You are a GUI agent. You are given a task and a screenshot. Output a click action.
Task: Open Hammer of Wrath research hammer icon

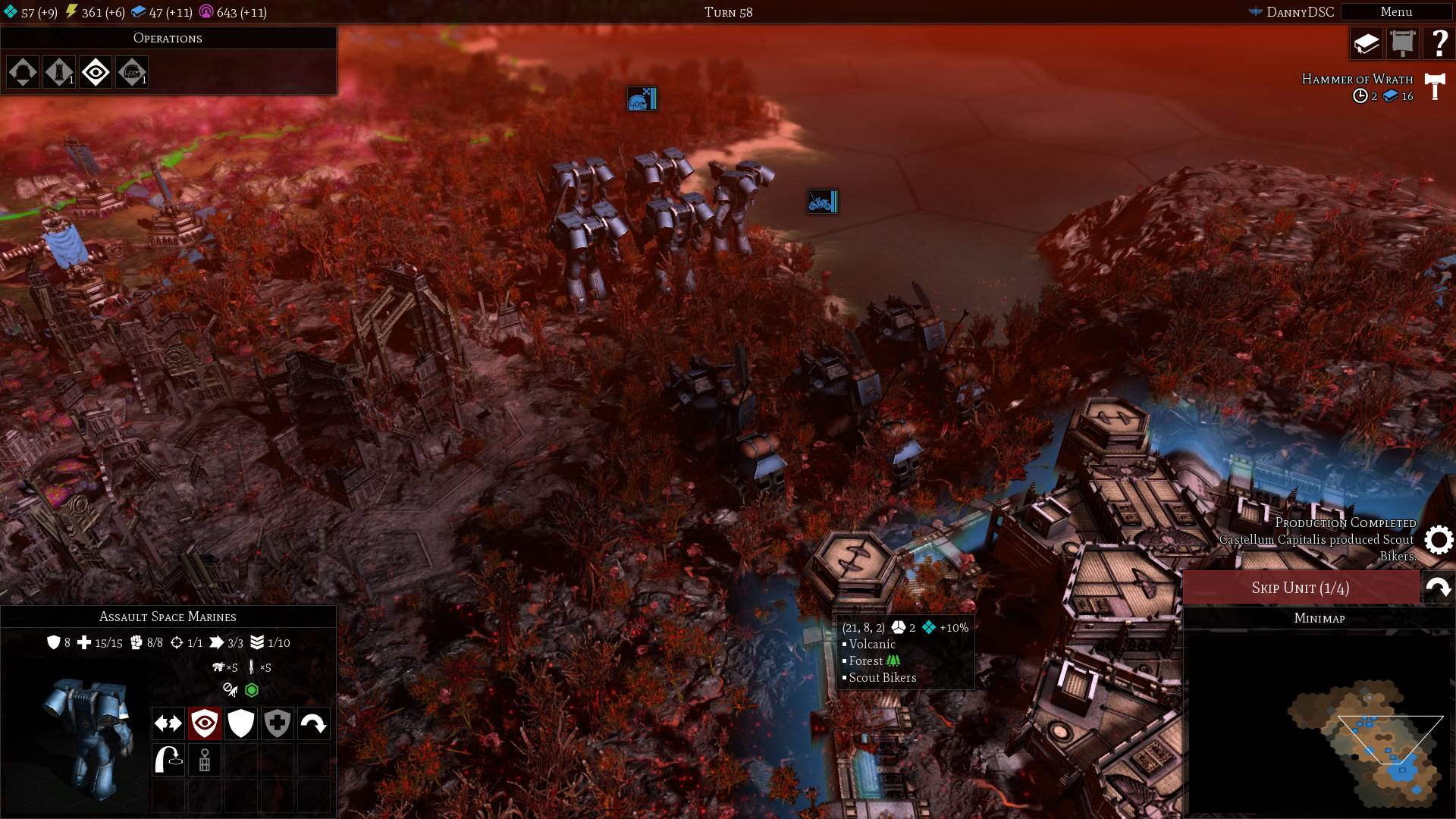[1434, 86]
